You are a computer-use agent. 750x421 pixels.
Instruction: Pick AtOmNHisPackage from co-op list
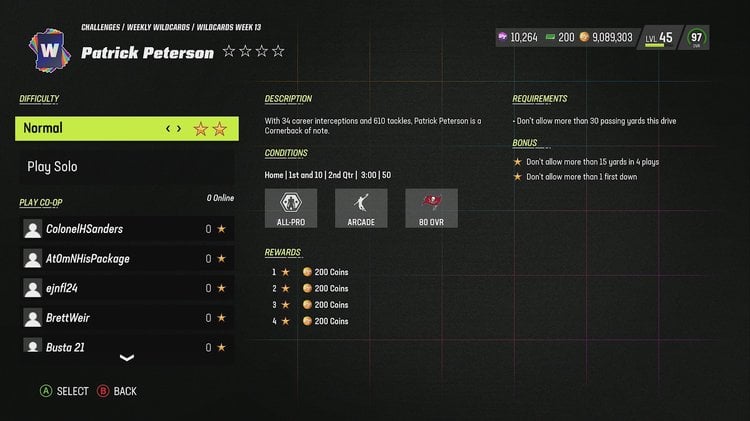click(x=127, y=259)
